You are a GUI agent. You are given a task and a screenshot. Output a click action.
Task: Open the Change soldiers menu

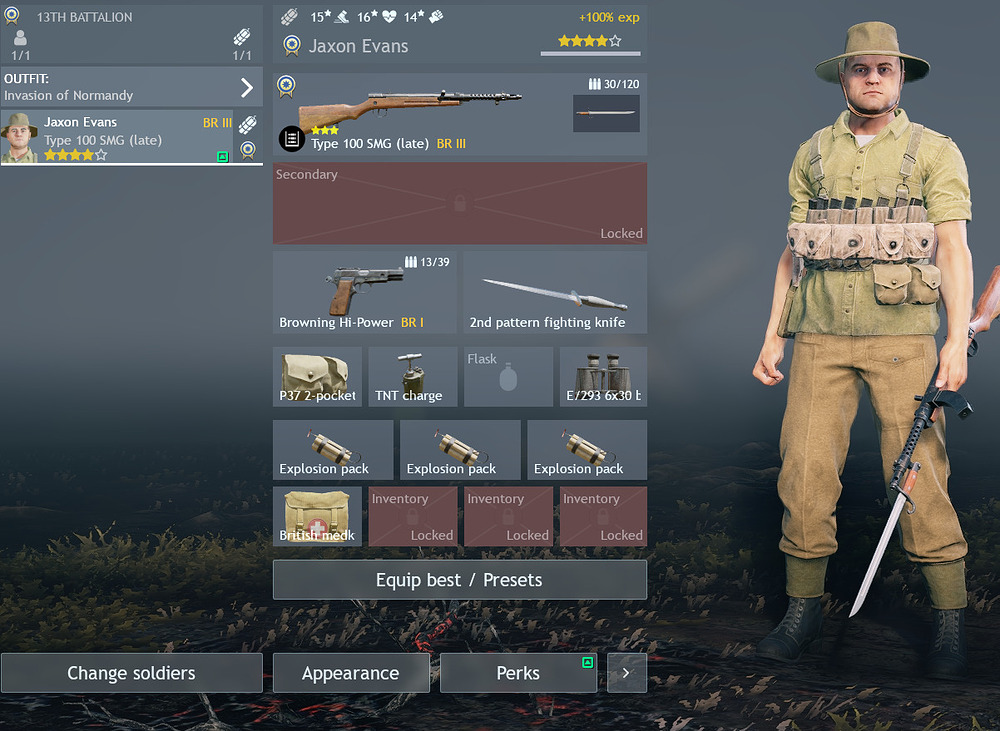tap(131, 673)
